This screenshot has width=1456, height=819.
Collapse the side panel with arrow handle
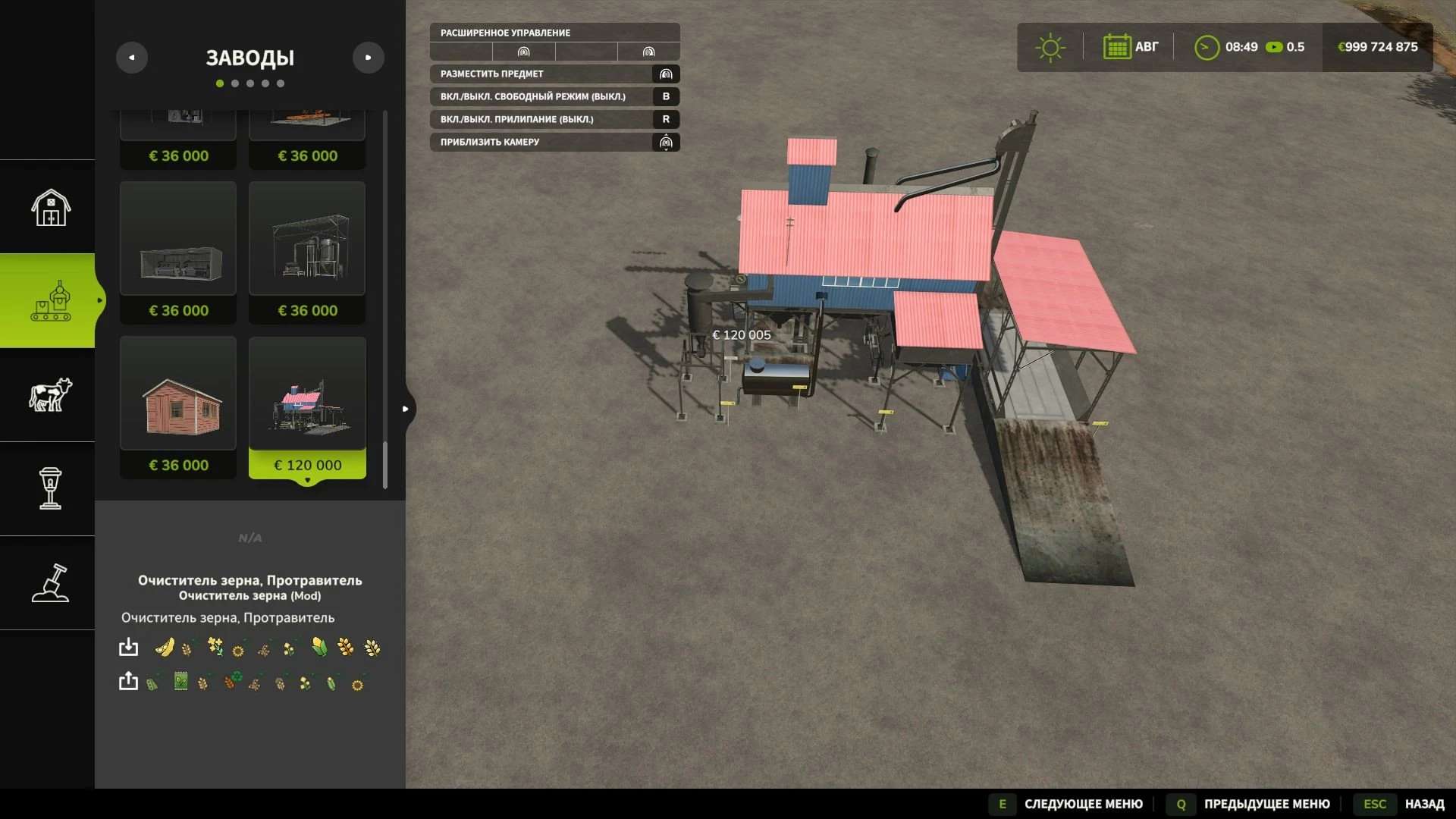406,409
